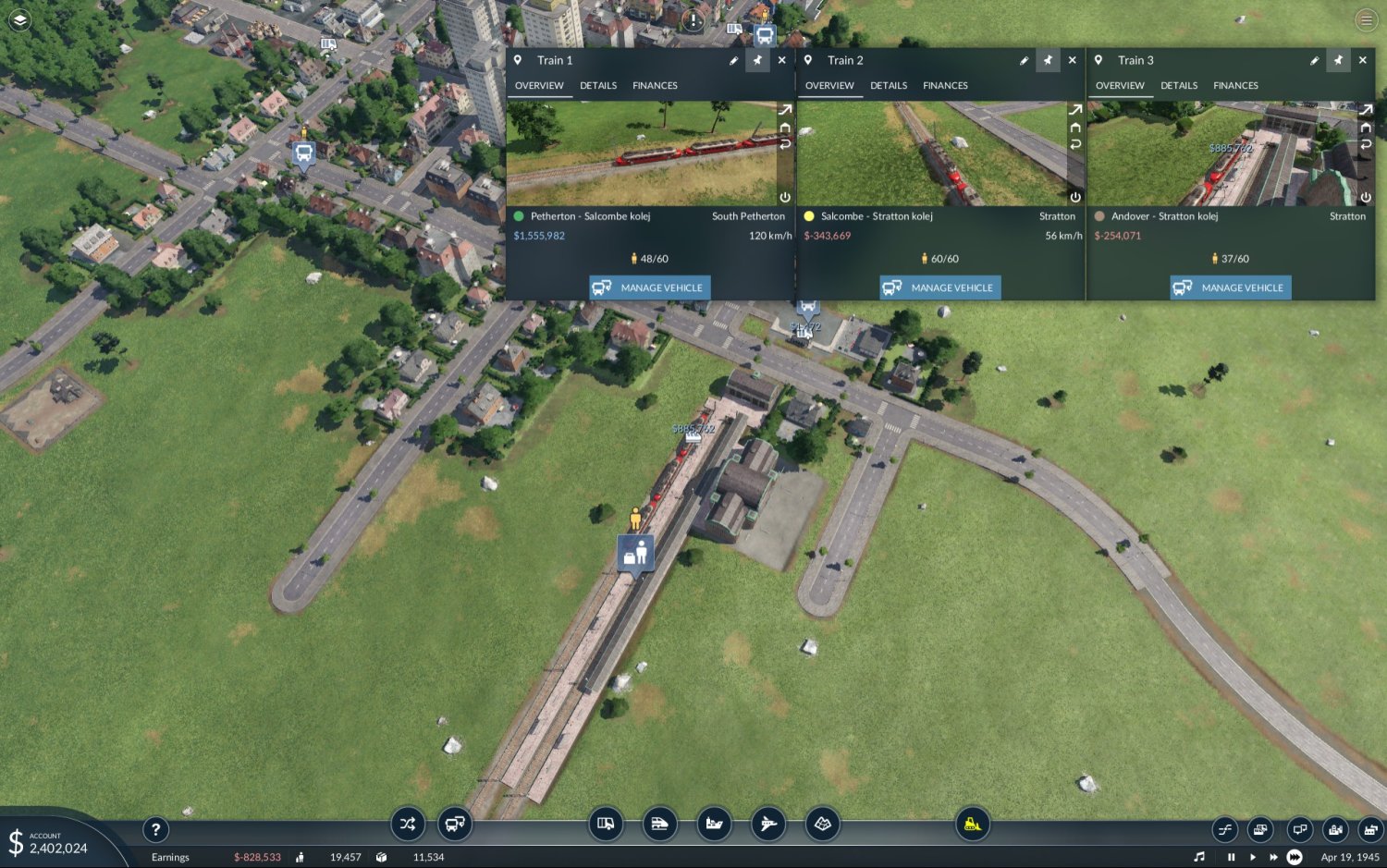Select the bulldozer tool
This screenshot has width=1387, height=868.
(972, 824)
